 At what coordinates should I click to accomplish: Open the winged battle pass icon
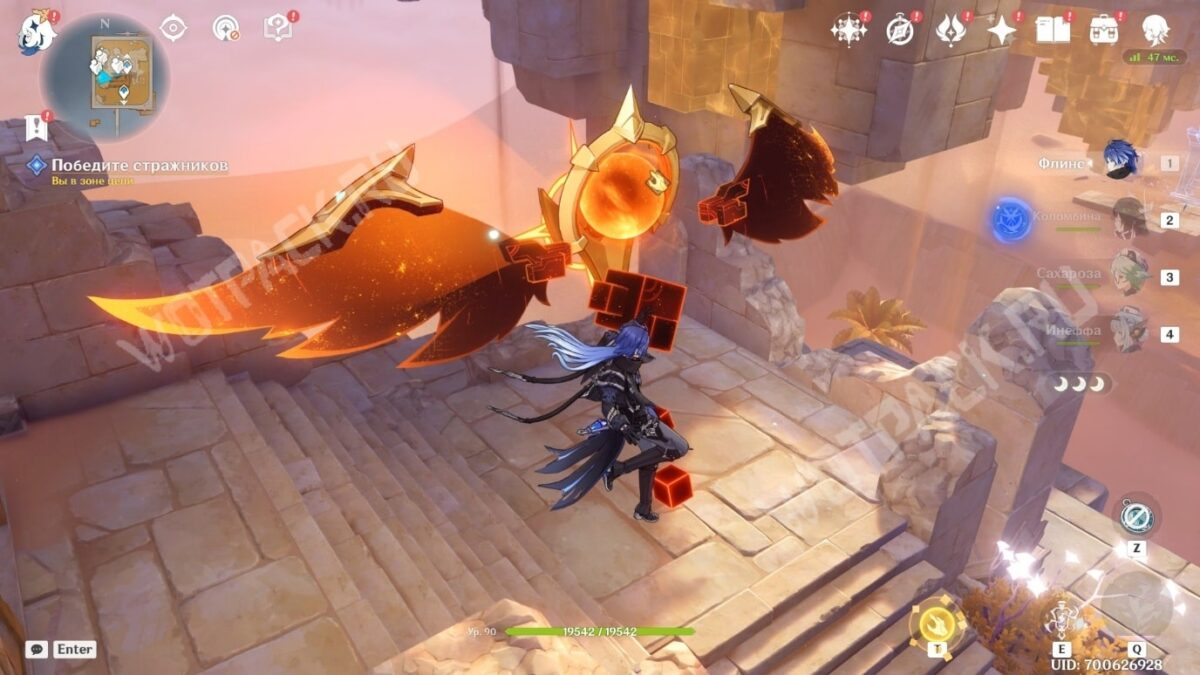pos(950,30)
